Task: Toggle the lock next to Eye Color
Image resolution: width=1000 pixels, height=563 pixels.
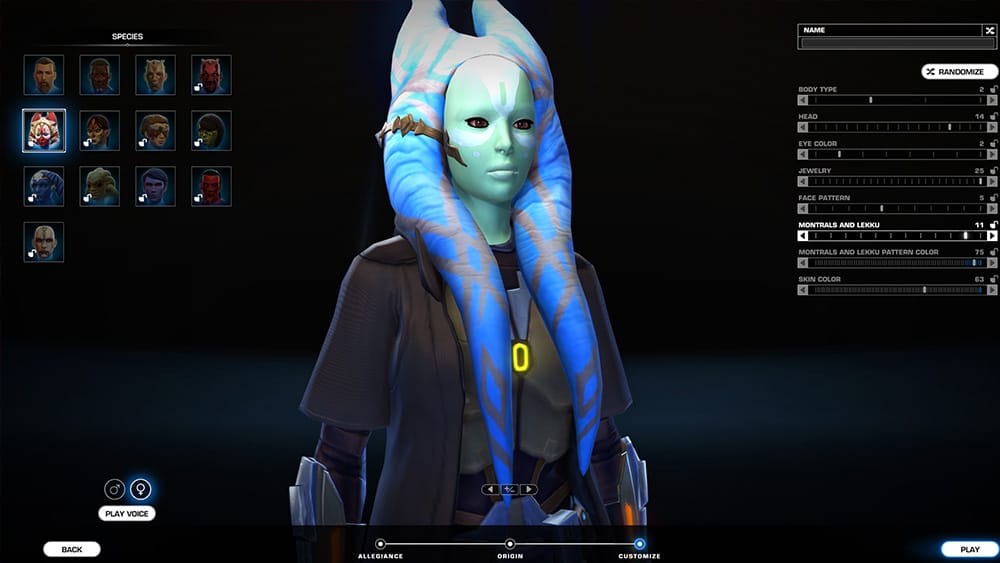Action: [993, 144]
